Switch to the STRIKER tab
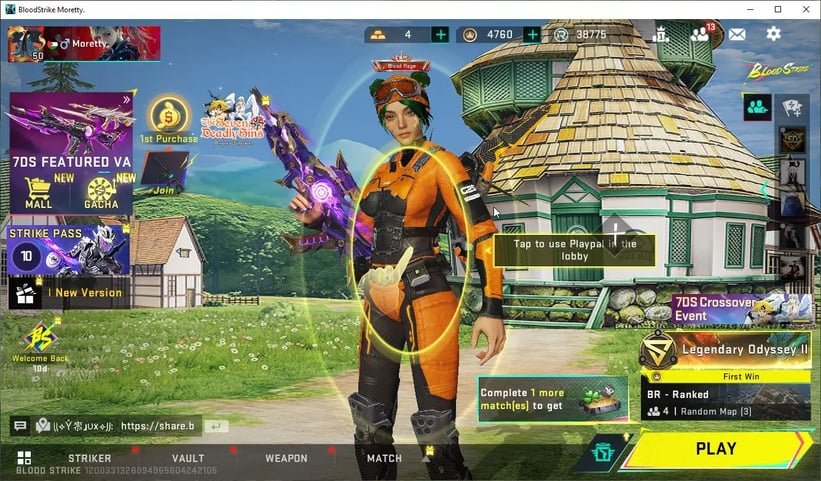 coord(89,458)
